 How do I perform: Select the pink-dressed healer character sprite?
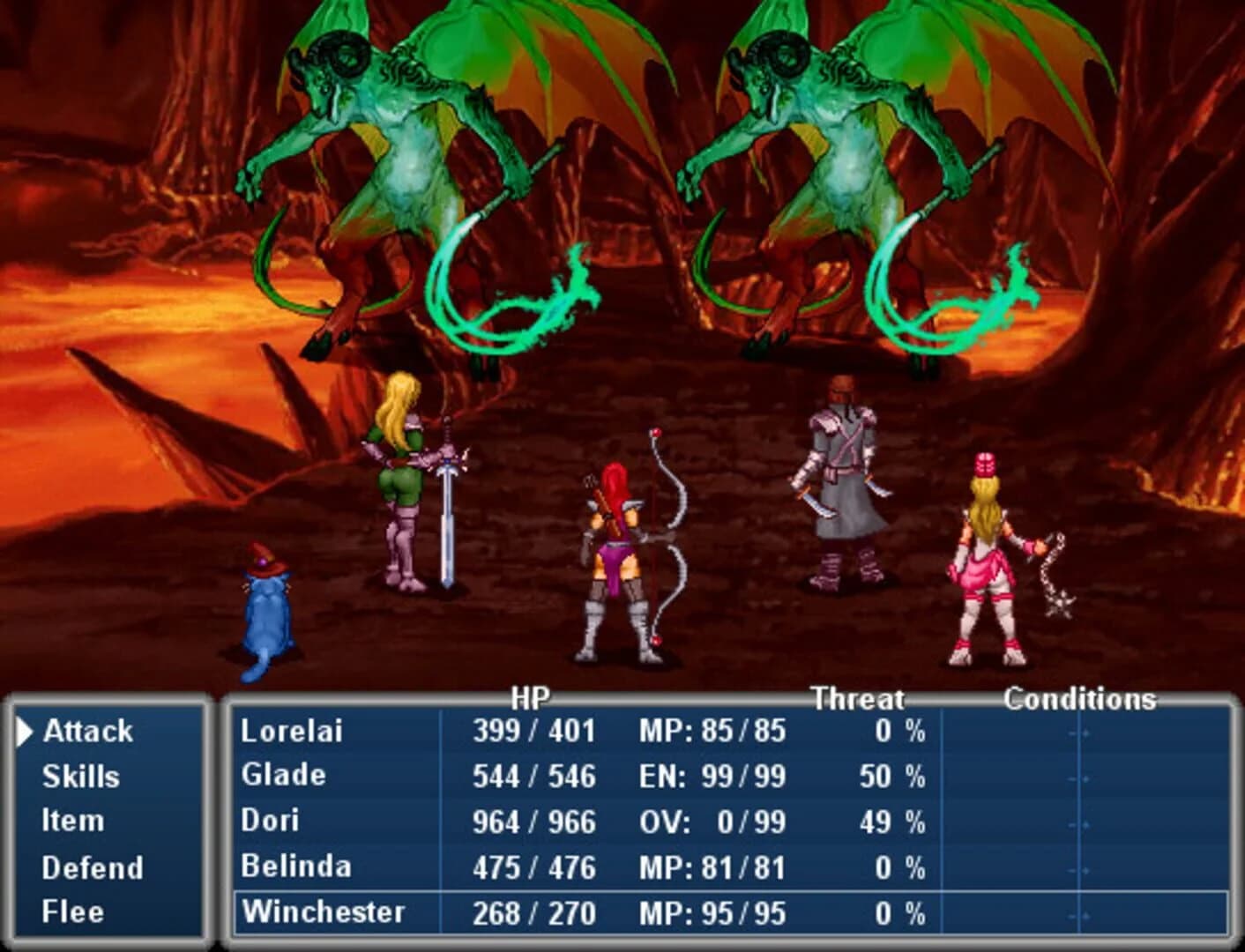coord(983,564)
